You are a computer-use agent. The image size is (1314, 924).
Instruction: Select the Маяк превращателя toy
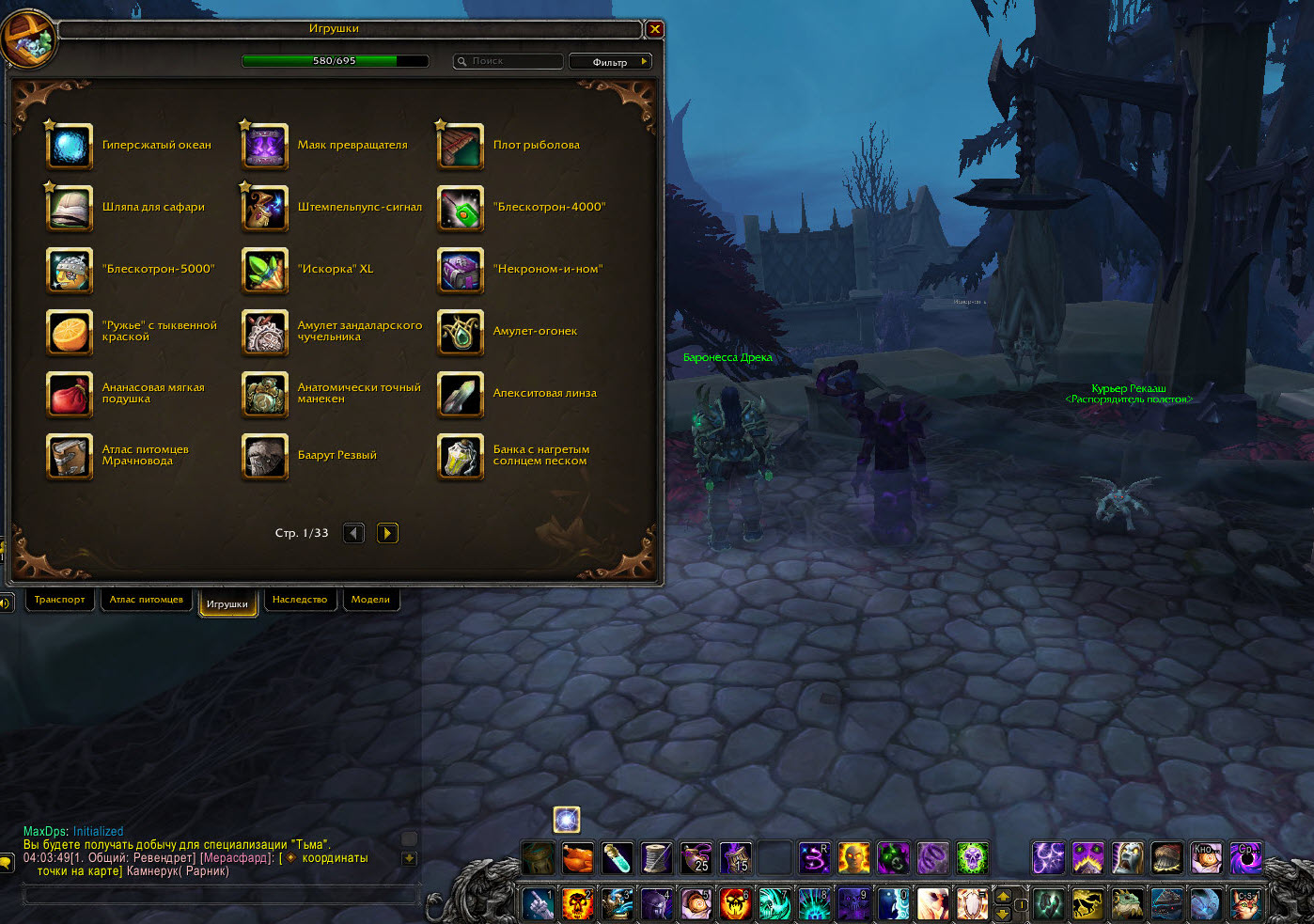click(265, 146)
